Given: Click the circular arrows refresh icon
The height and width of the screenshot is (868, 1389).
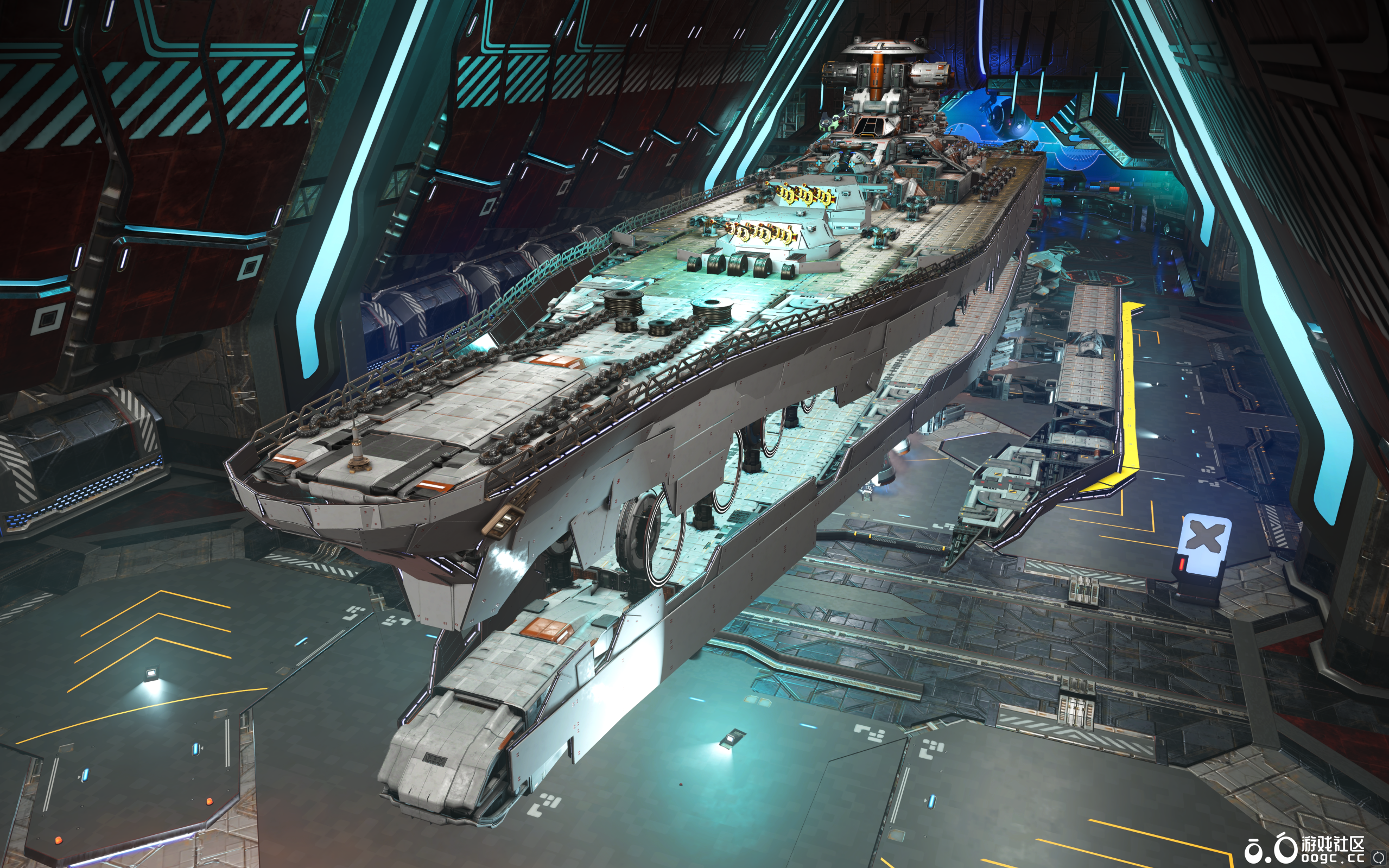Looking at the screenshot, I should (x=1378, y=858).
